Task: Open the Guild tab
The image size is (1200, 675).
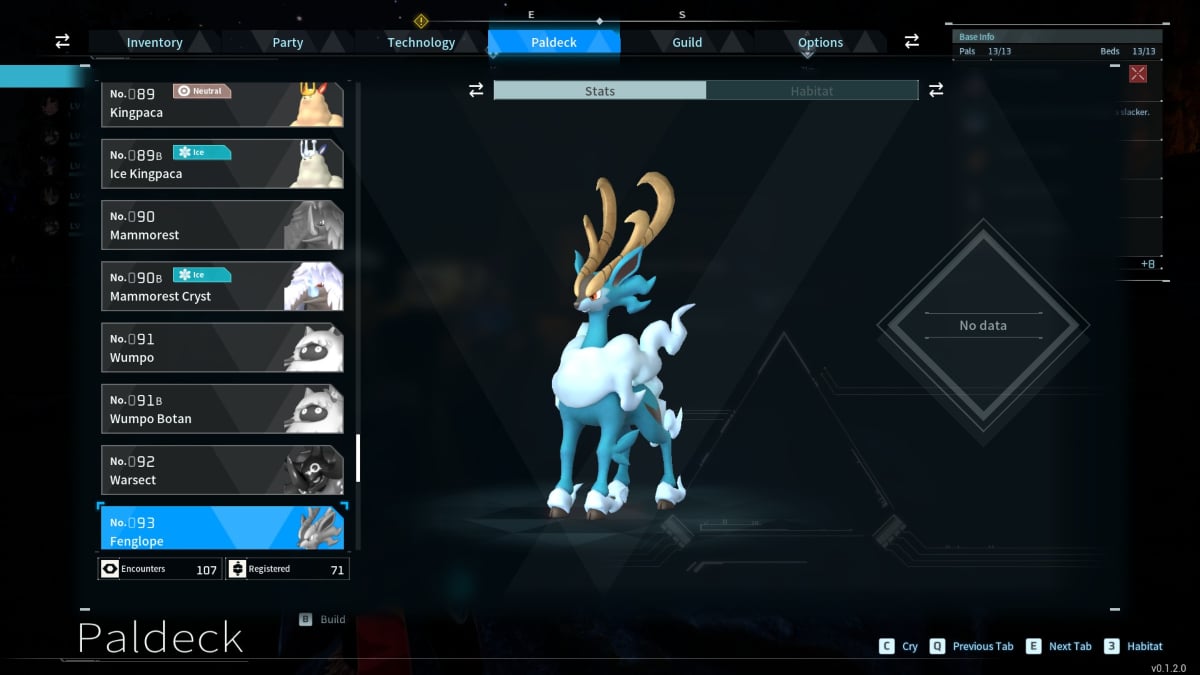Action: click(687, 43)
